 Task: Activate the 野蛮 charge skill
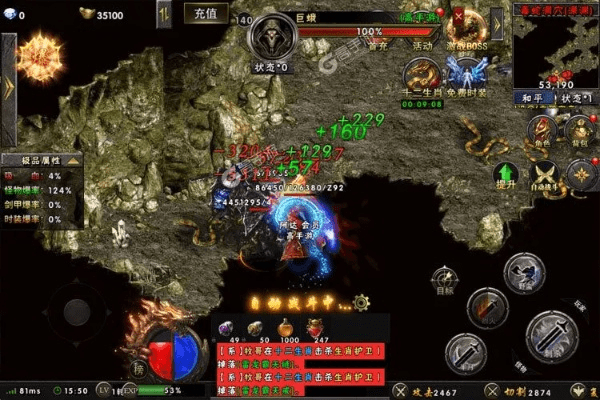click(x=522, y=270)
